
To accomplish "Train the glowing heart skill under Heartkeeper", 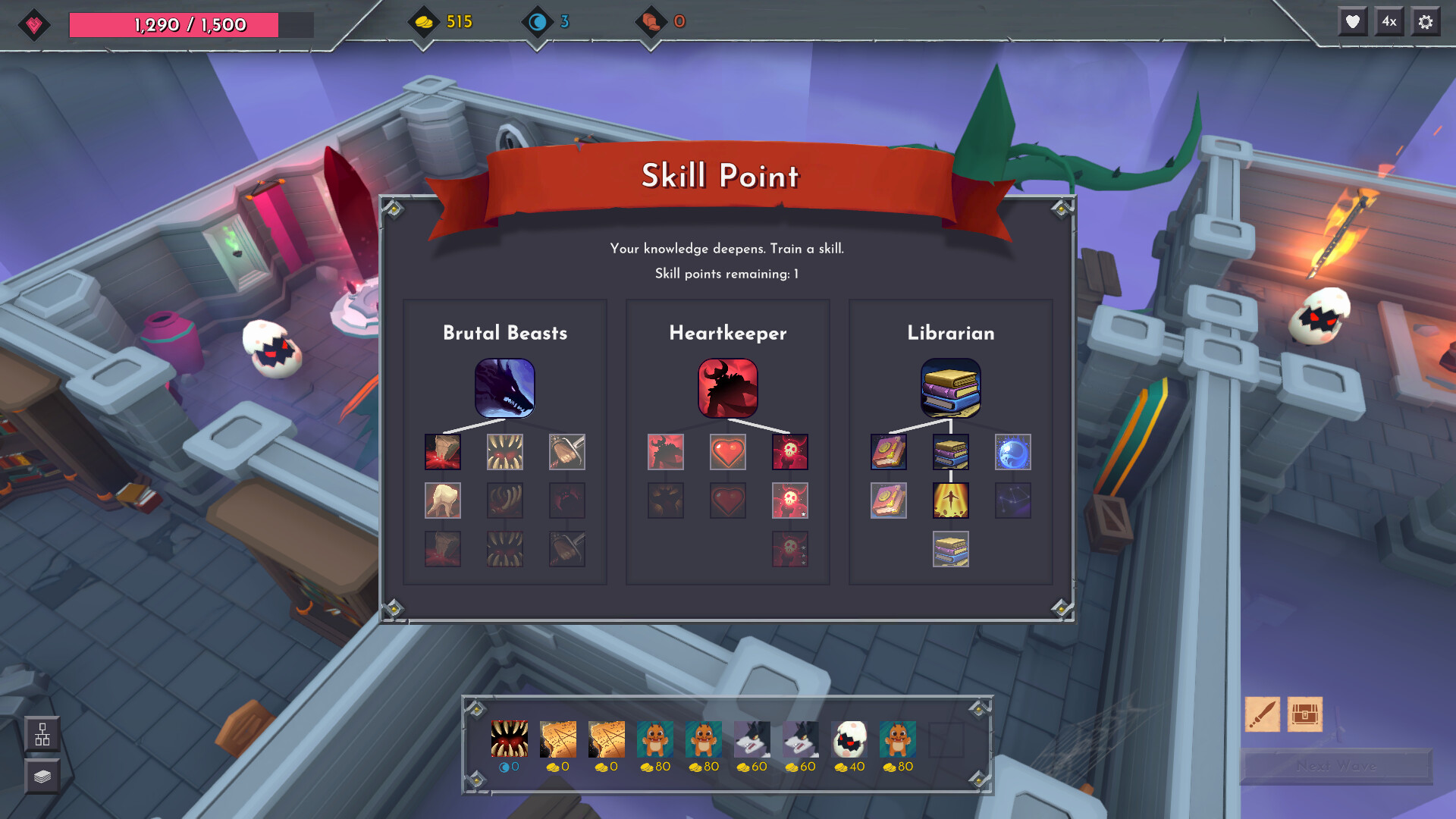I will [727, 452].
